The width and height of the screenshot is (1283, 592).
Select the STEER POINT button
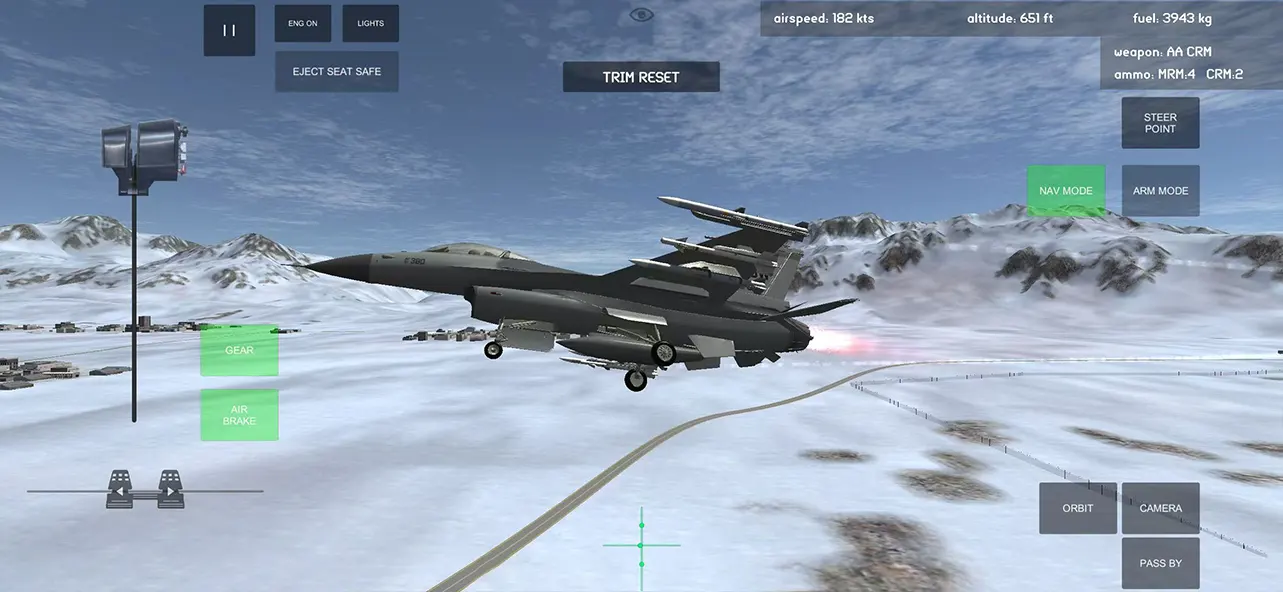(1160, 123)
